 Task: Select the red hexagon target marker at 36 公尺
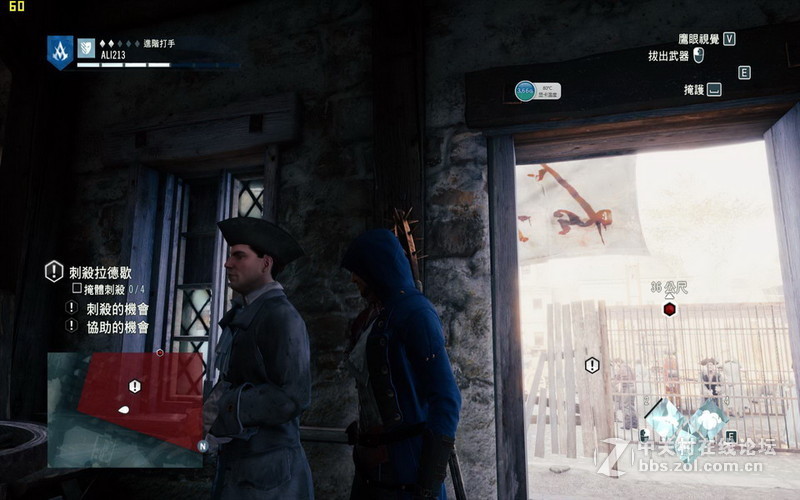click(x=669, y=309)
